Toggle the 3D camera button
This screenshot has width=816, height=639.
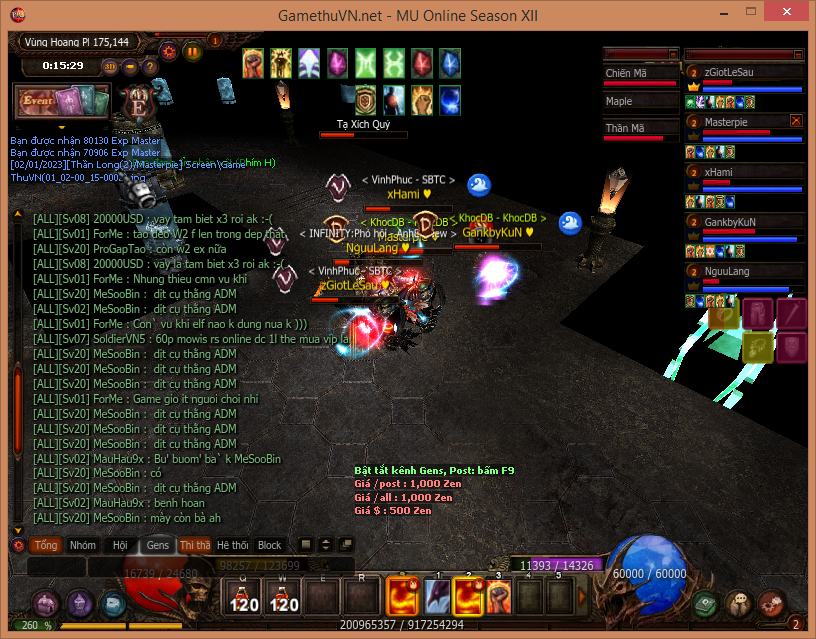[110, 66]
